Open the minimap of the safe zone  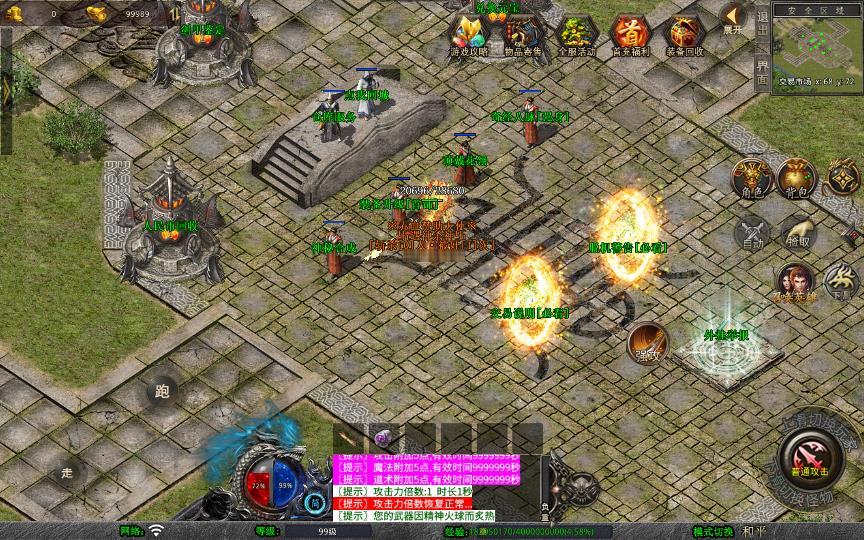point(817,46)
